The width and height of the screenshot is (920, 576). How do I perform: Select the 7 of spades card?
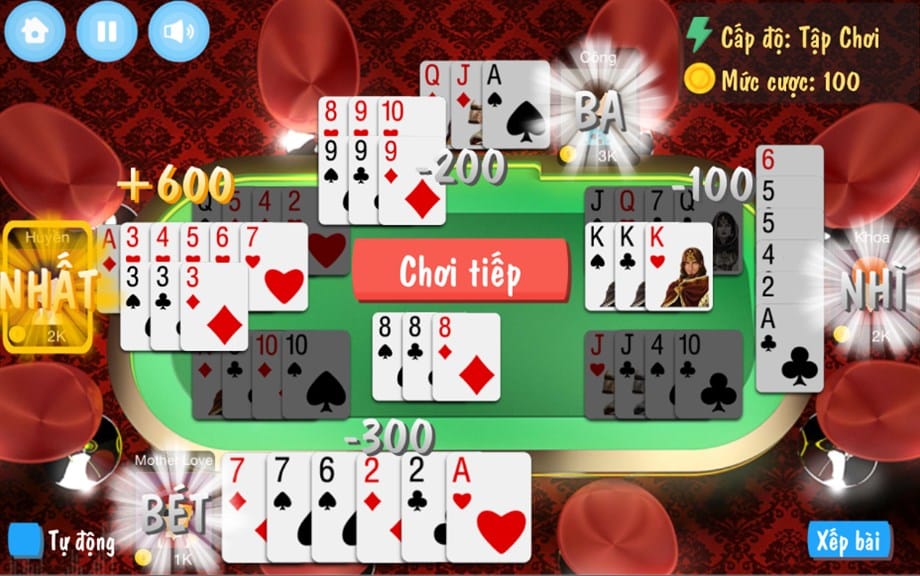pyautogui.click(x=286, y=508)
